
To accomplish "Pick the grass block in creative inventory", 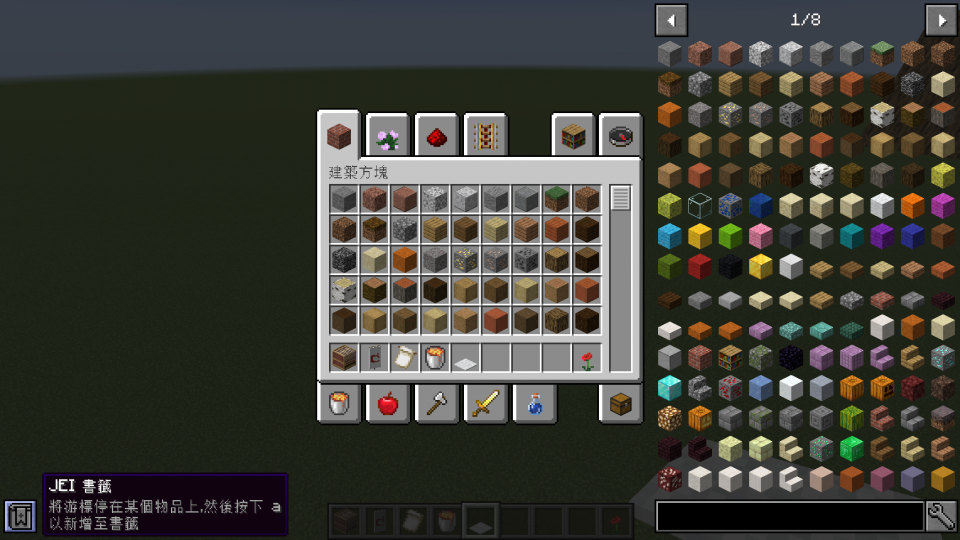I will pyautogui.click(x=556, y=199).
